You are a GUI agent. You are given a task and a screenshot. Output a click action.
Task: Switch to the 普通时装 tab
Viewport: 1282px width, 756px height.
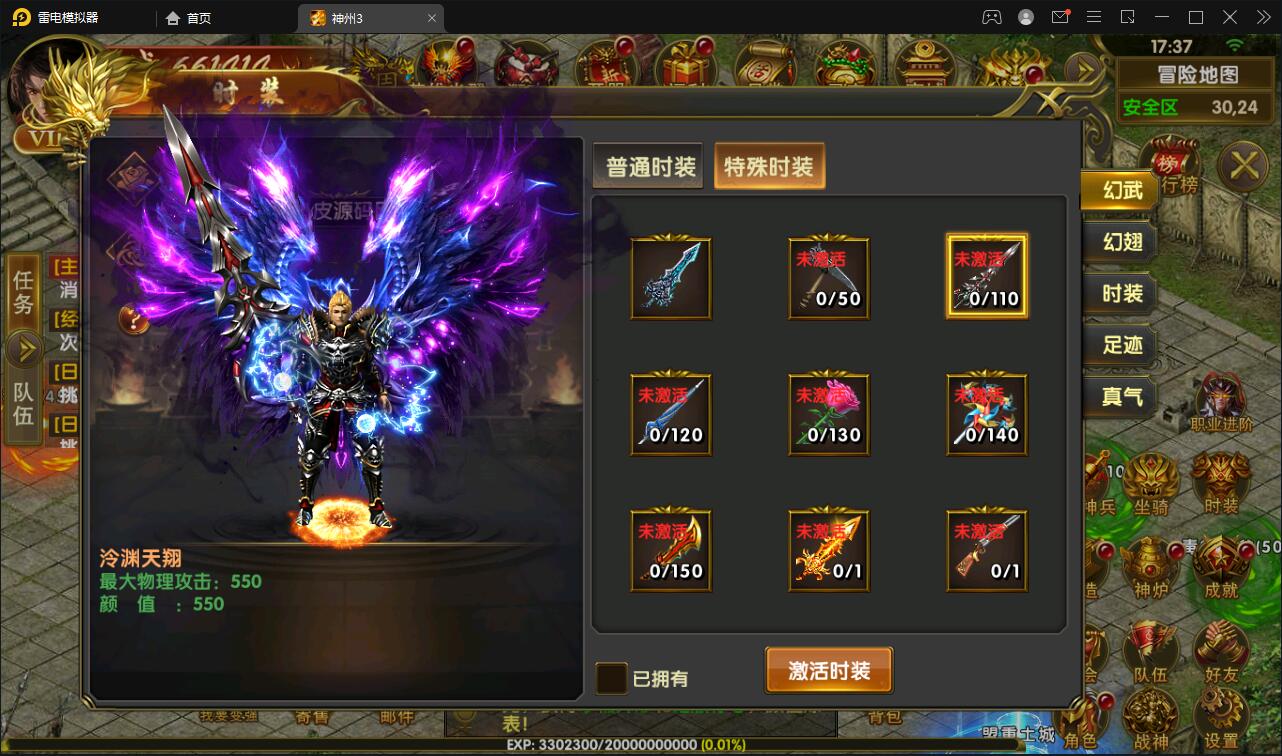coord(647,167)
